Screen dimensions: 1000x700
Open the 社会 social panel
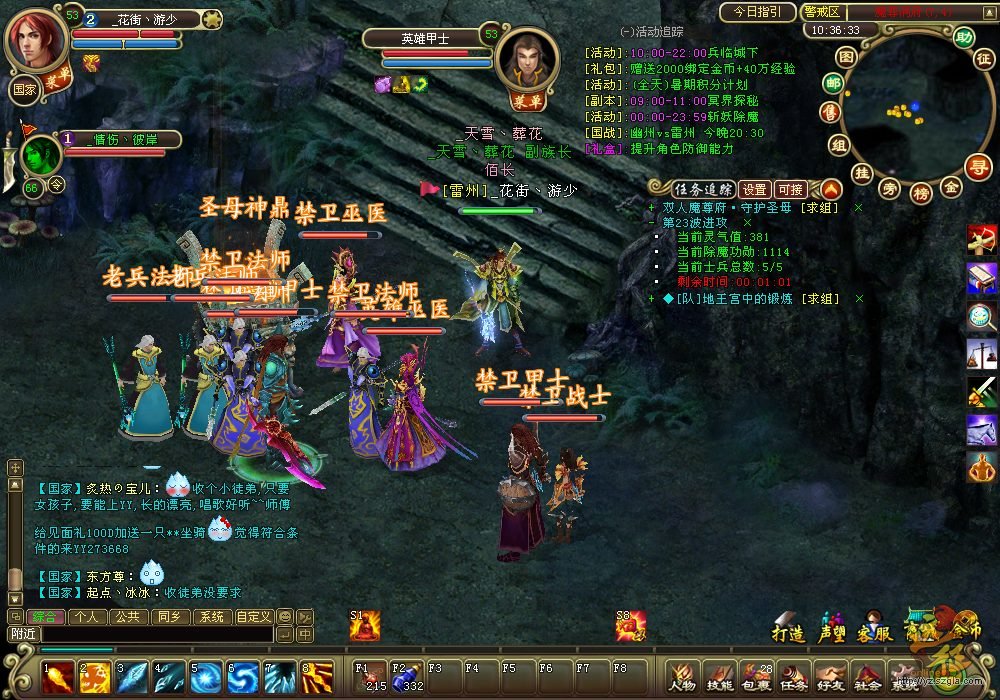pyautogui.click(x=867, y=676)
